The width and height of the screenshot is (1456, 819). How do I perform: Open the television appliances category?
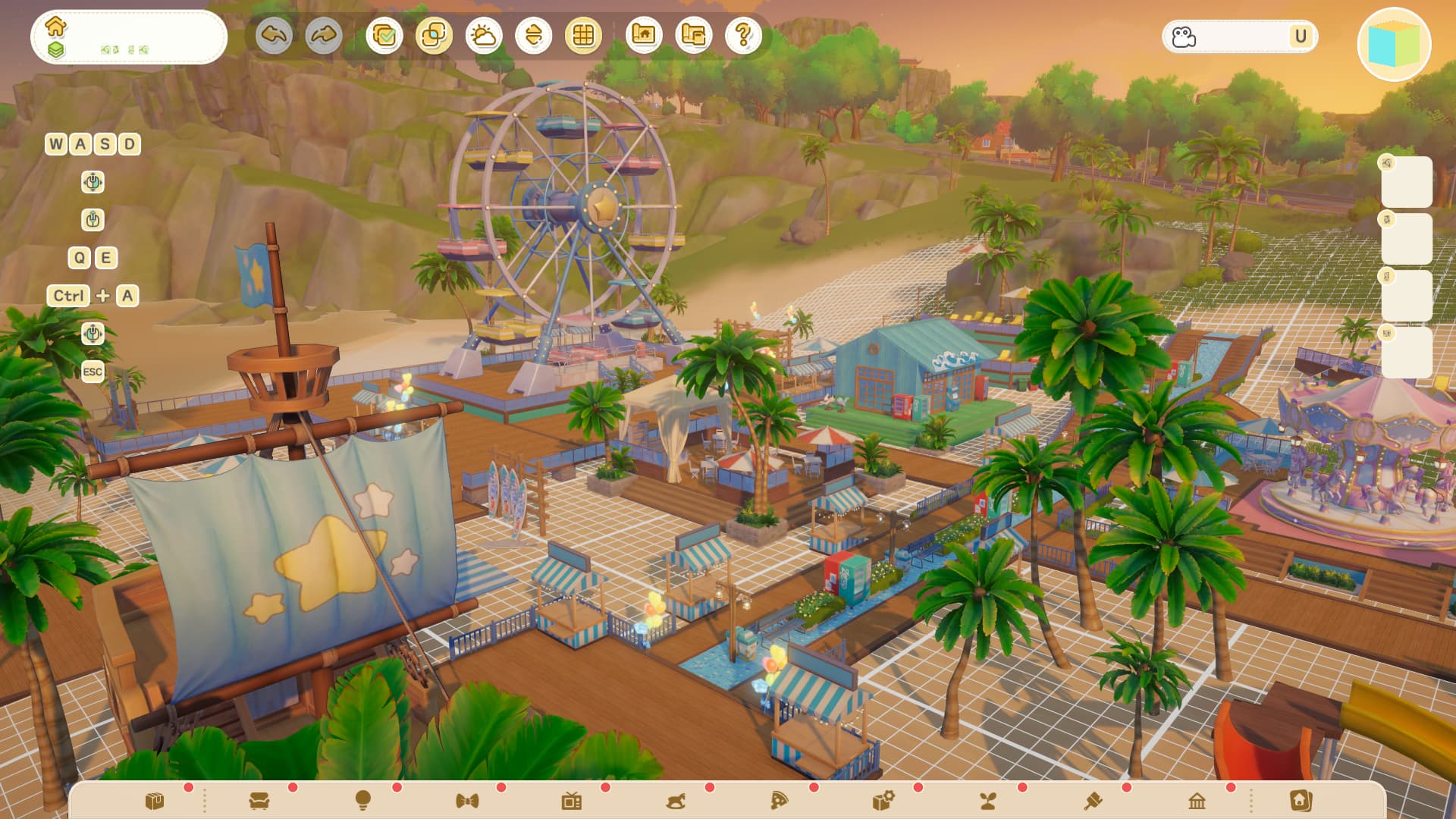tap(572, 801)
